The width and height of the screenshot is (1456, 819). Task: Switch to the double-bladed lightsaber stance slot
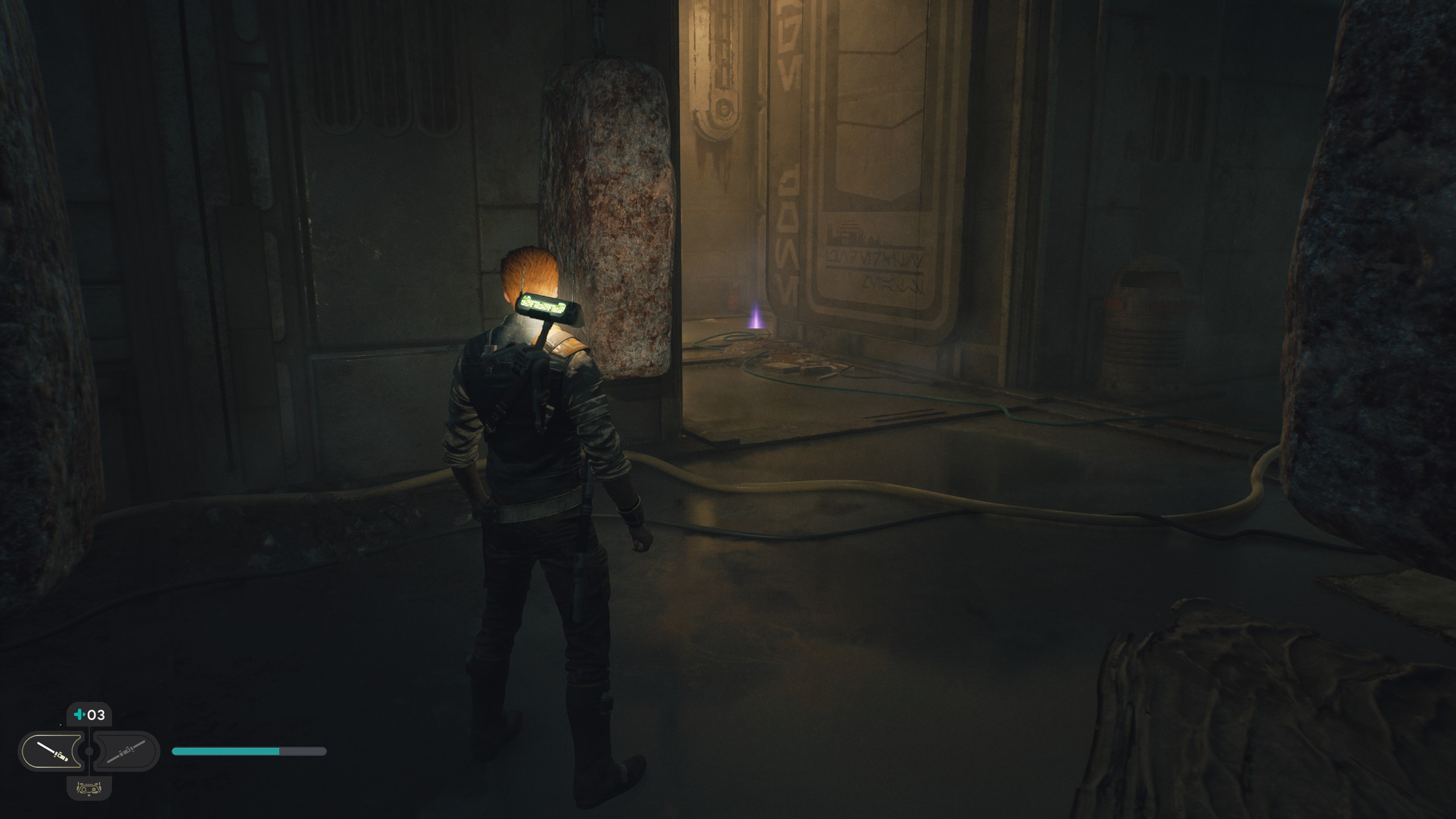126,751
